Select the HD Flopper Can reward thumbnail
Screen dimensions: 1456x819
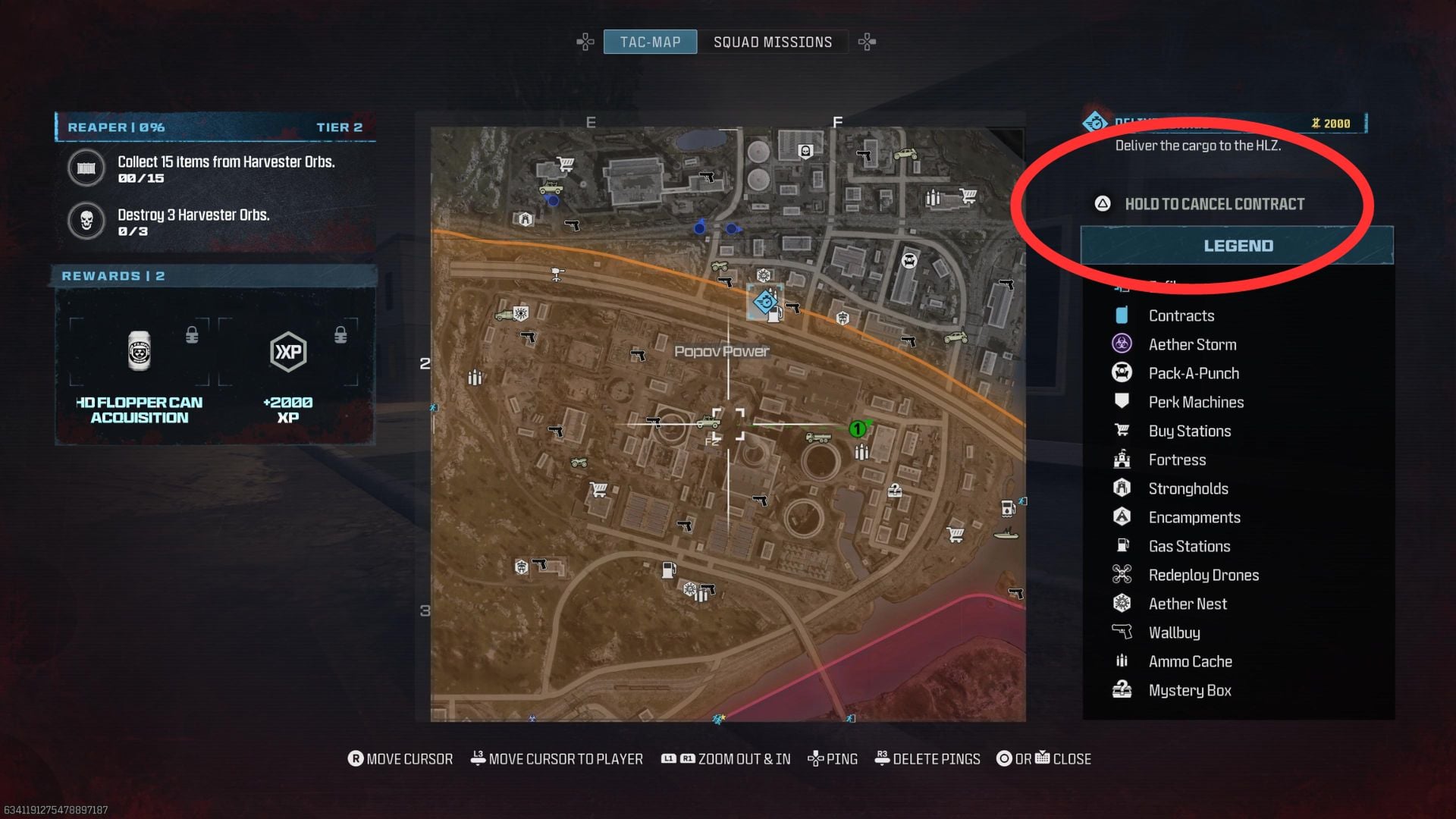coord(139,350)
